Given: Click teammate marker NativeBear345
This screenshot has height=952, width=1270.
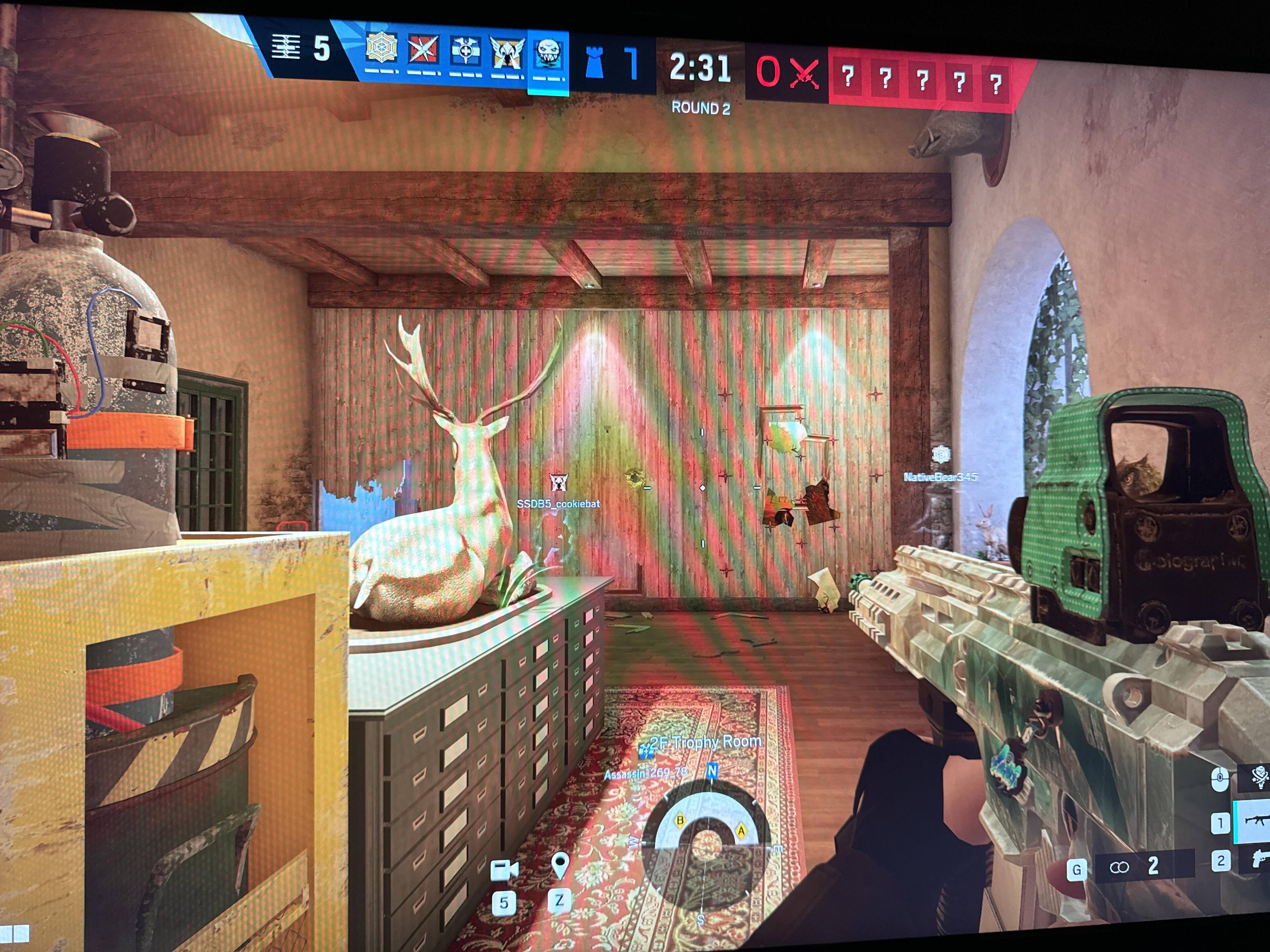Looking at the screenshot, I should [x=941, y=455].
